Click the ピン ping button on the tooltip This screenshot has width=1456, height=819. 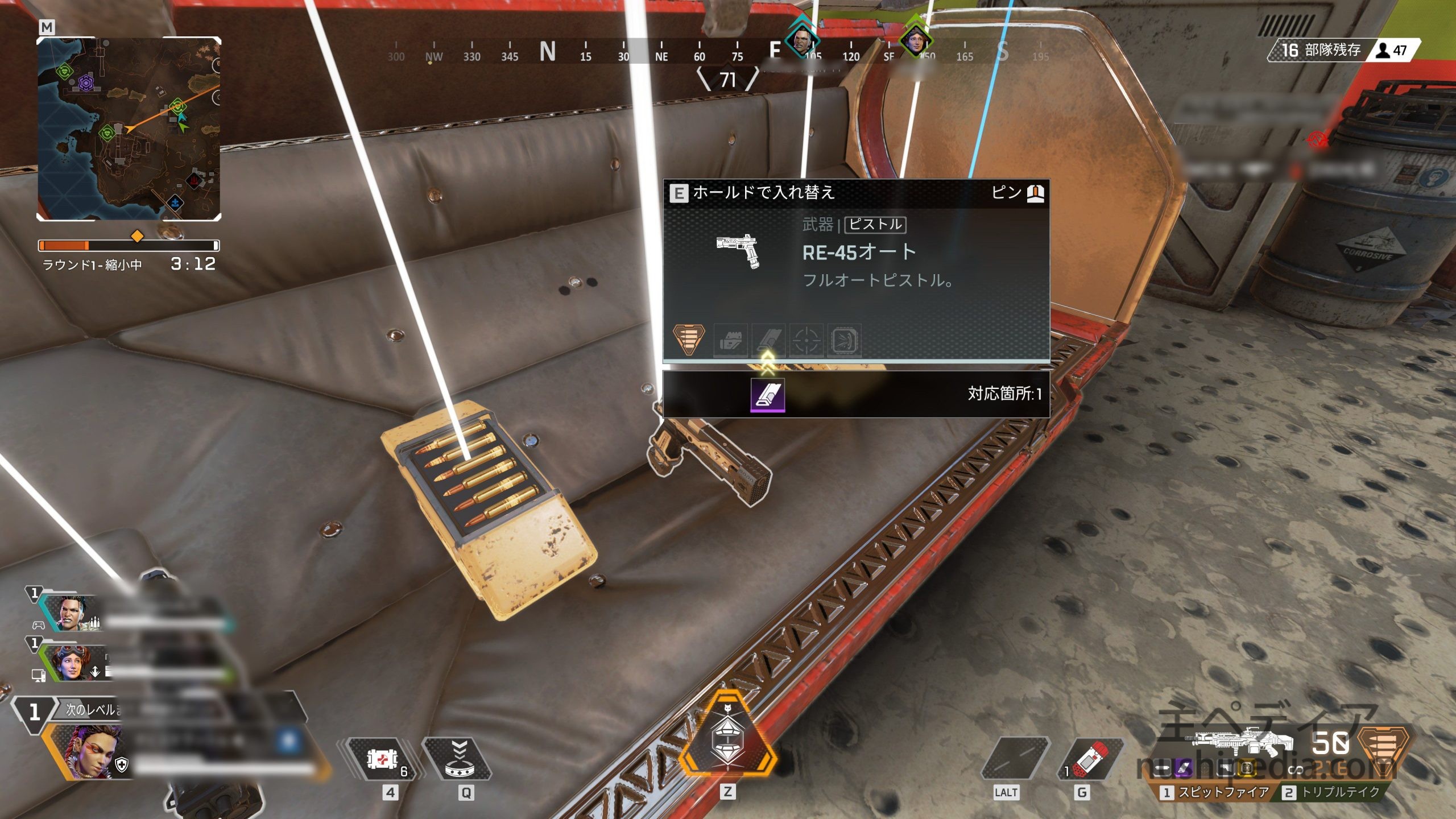click(1017, 193)
